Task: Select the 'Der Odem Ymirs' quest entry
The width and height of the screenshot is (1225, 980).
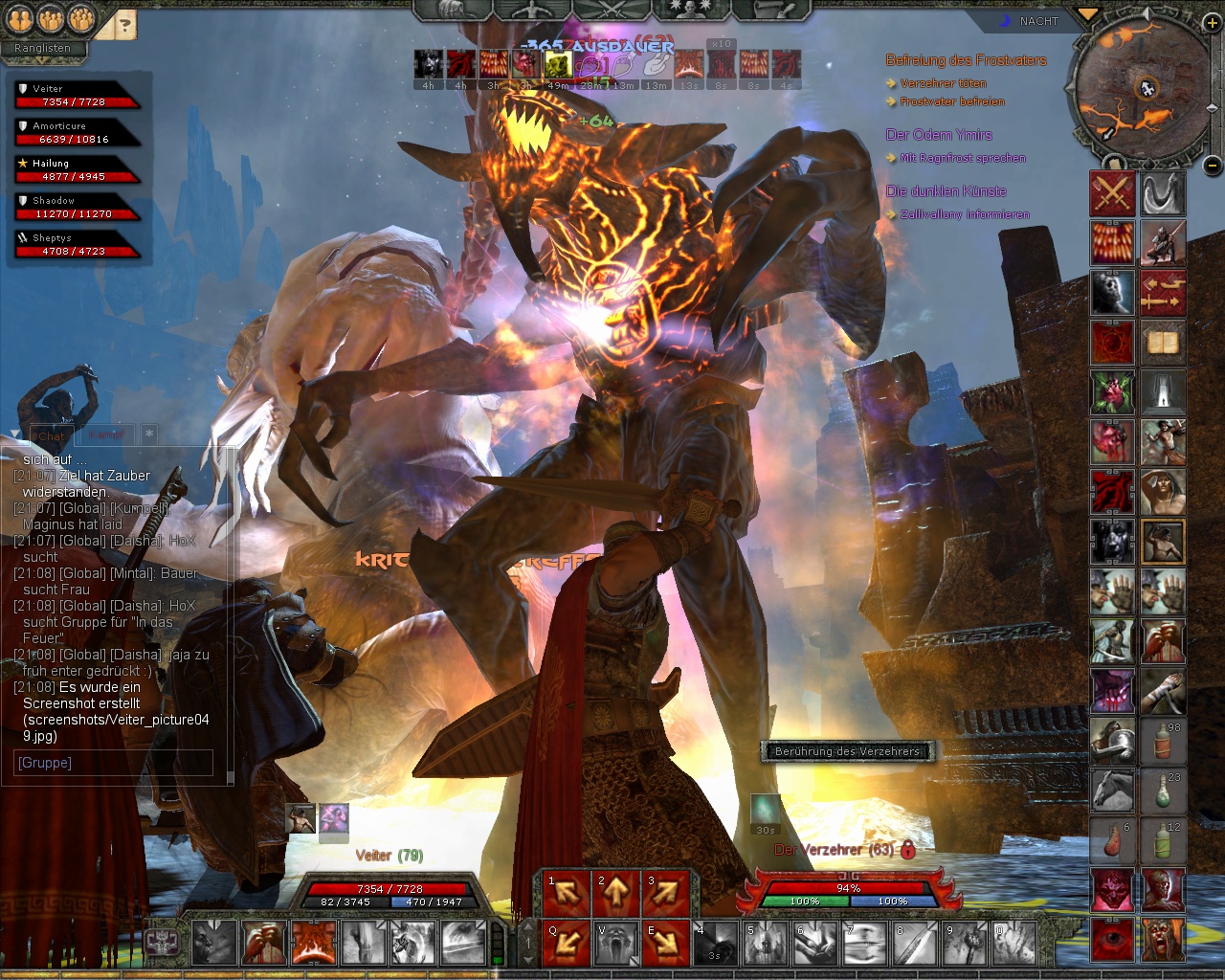Action: point(939,135)
